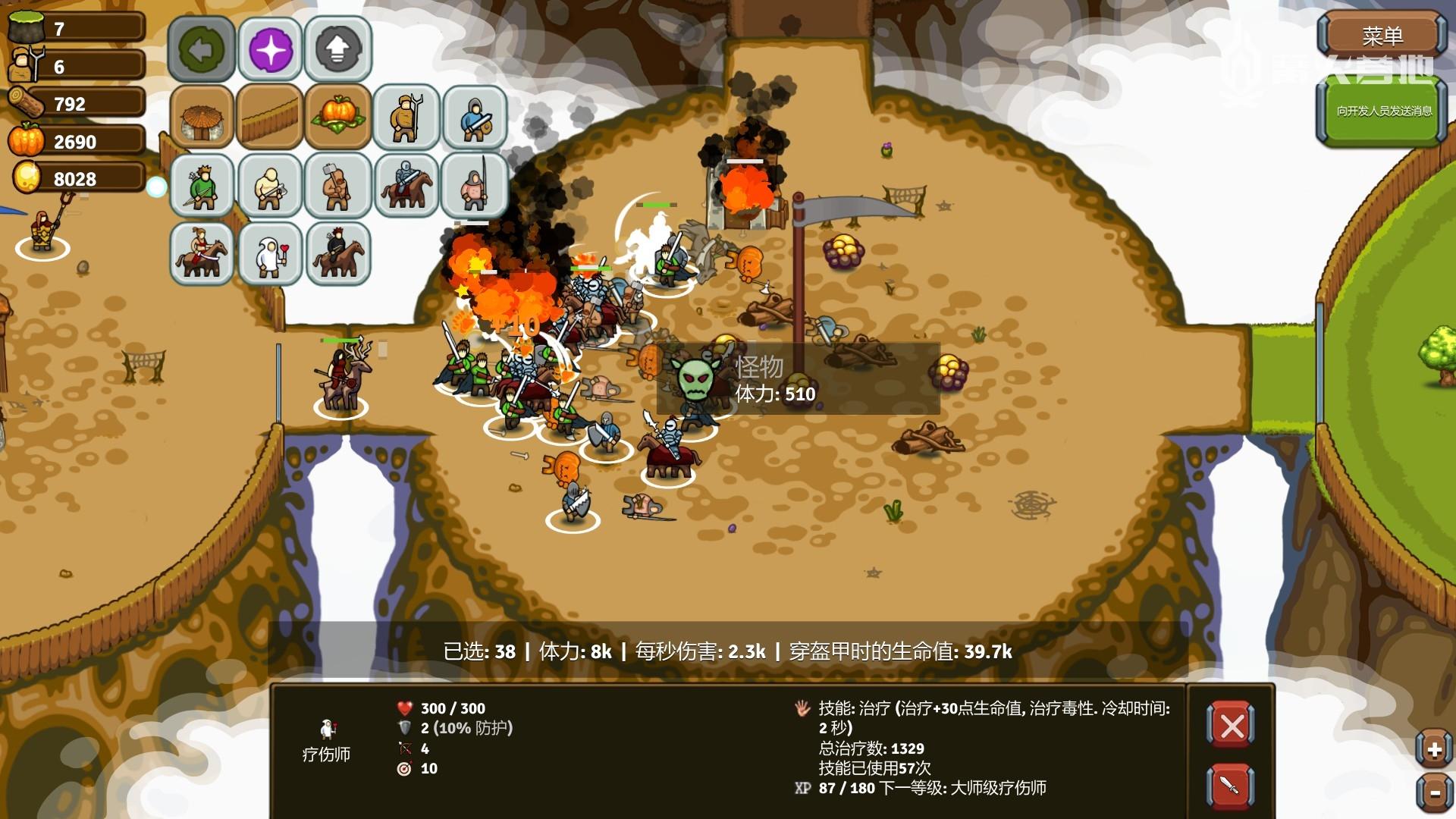Pick the pitchfork peasant unit icon
Image resolution: width=1456 pixels, height=819 pixels.
[x=406, y=117]
